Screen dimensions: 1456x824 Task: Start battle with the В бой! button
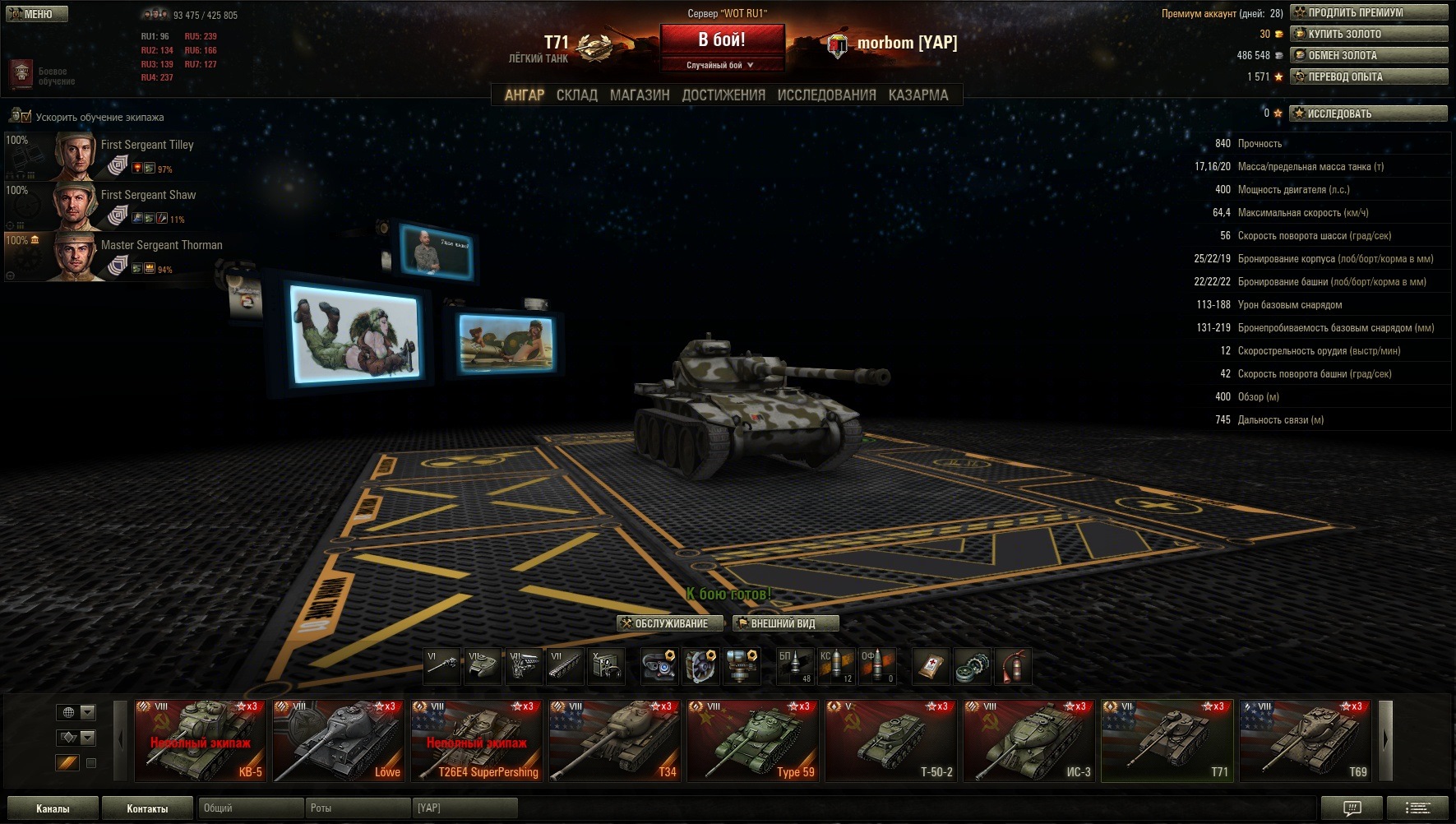[721, 40]
